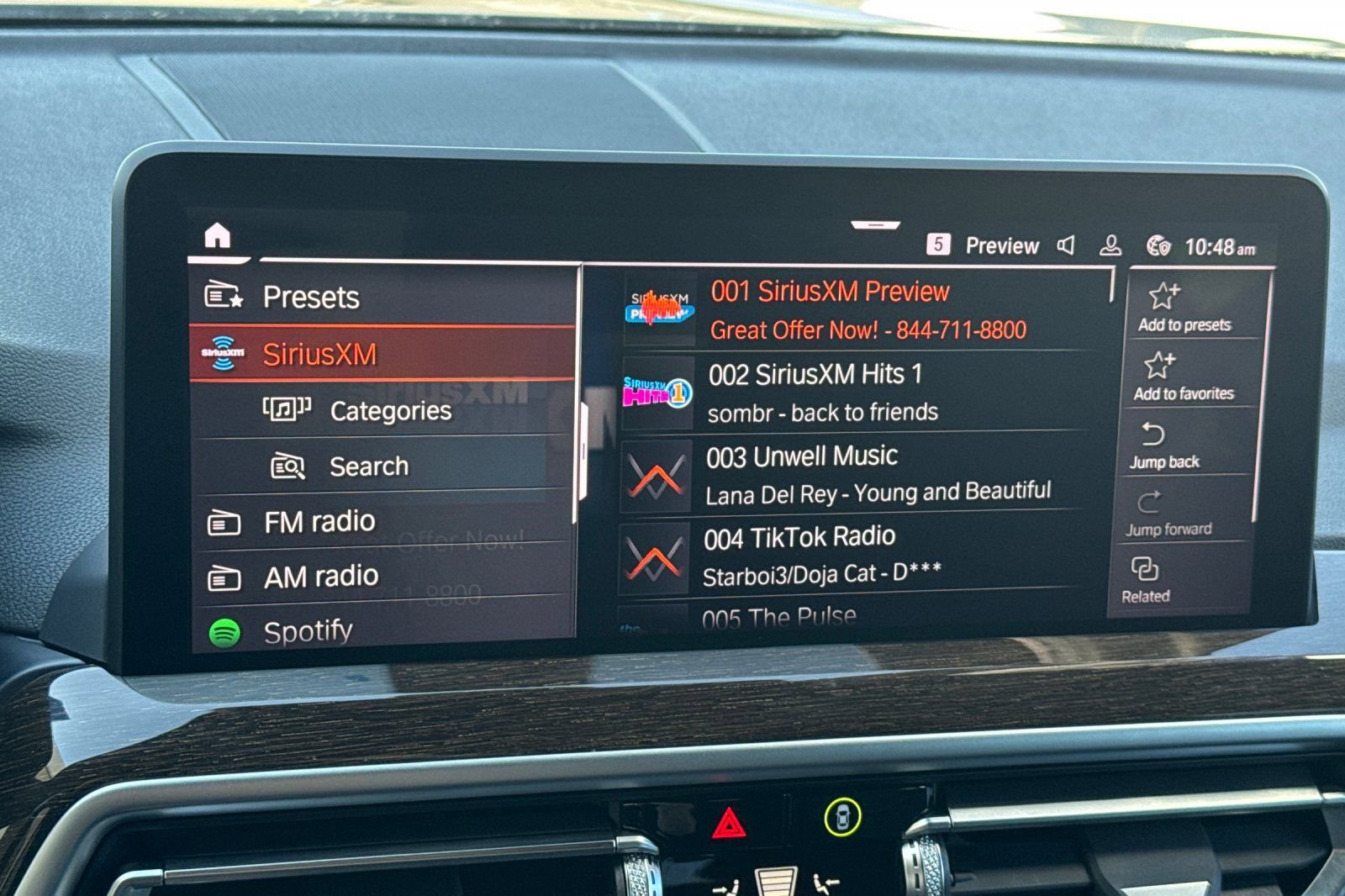The height and width of the screenshot is (896, 1345).
Task: Tap the Home icon top-left
Action: (x=217, y=237)
